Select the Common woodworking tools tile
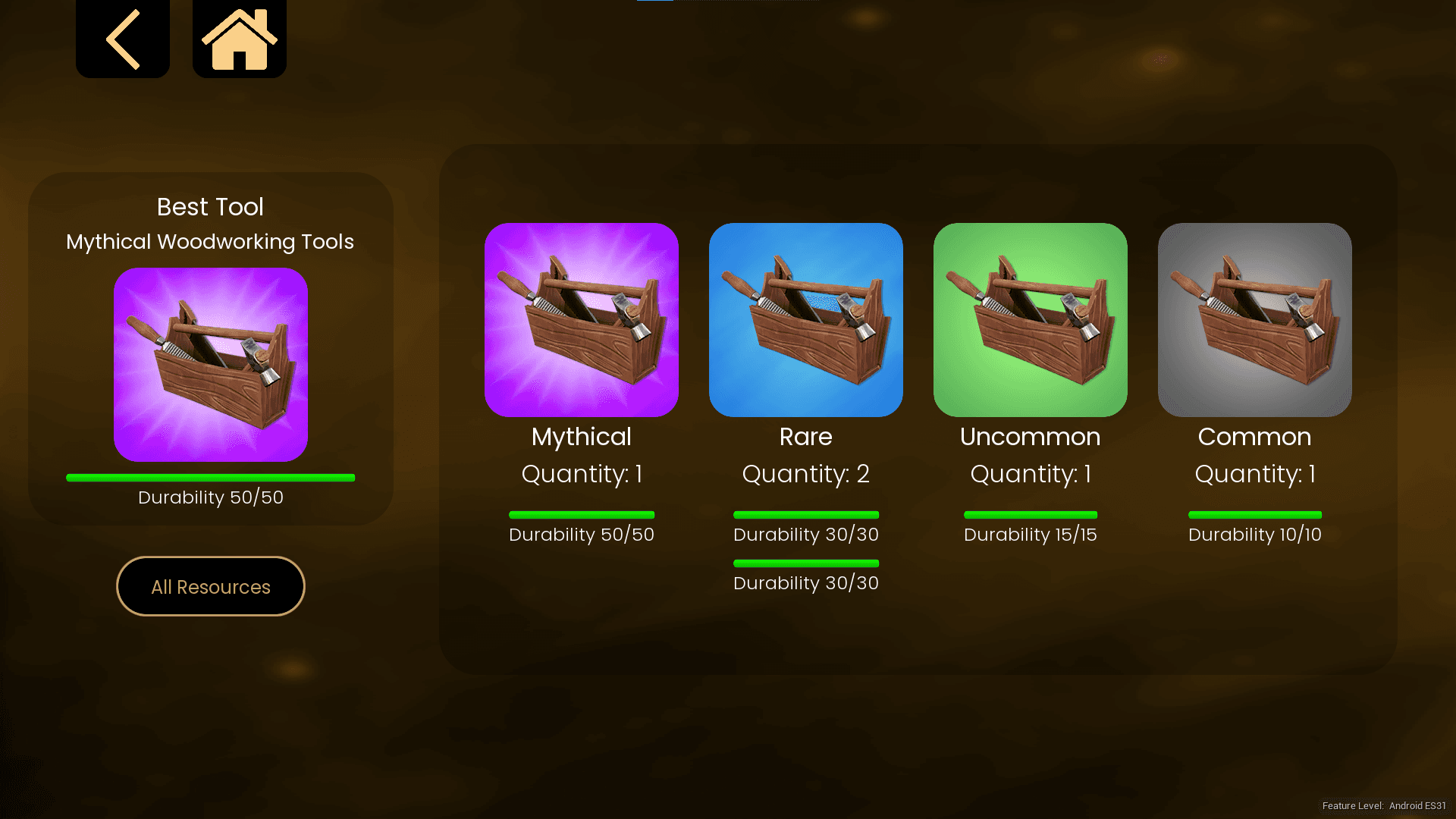 tap(1255, 320)
